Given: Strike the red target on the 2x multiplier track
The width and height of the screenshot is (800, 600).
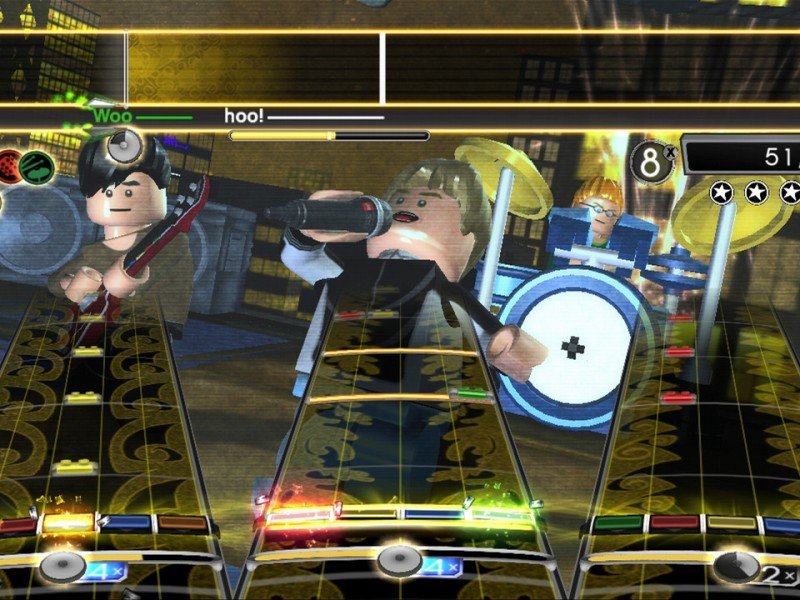Looking at the screenshot, I should coord(675,522).
